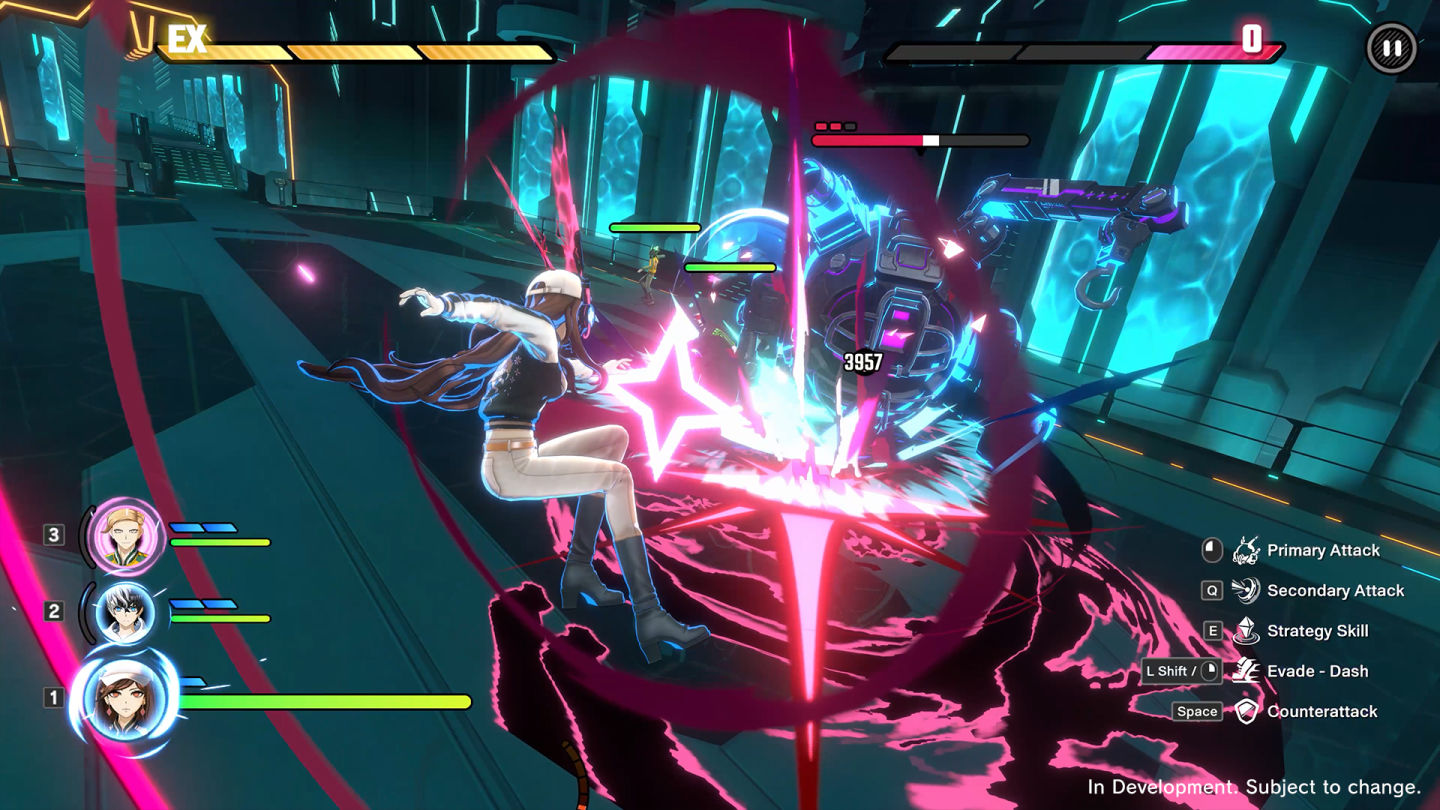Pause the game with the pause button
The width and height of the screenshot is (1440, 810).
pos(1391,48)
